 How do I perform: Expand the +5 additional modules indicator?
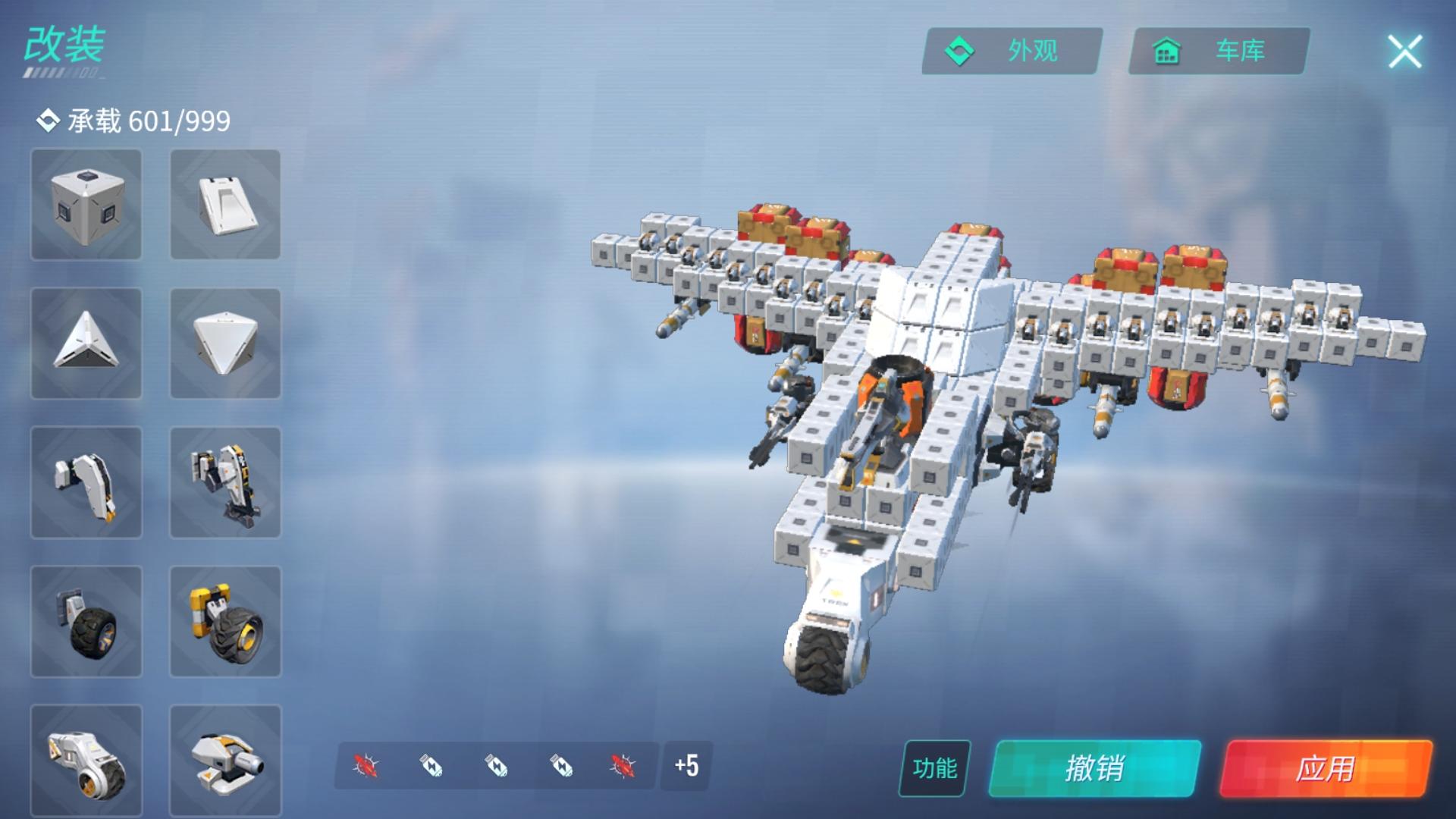686,766
